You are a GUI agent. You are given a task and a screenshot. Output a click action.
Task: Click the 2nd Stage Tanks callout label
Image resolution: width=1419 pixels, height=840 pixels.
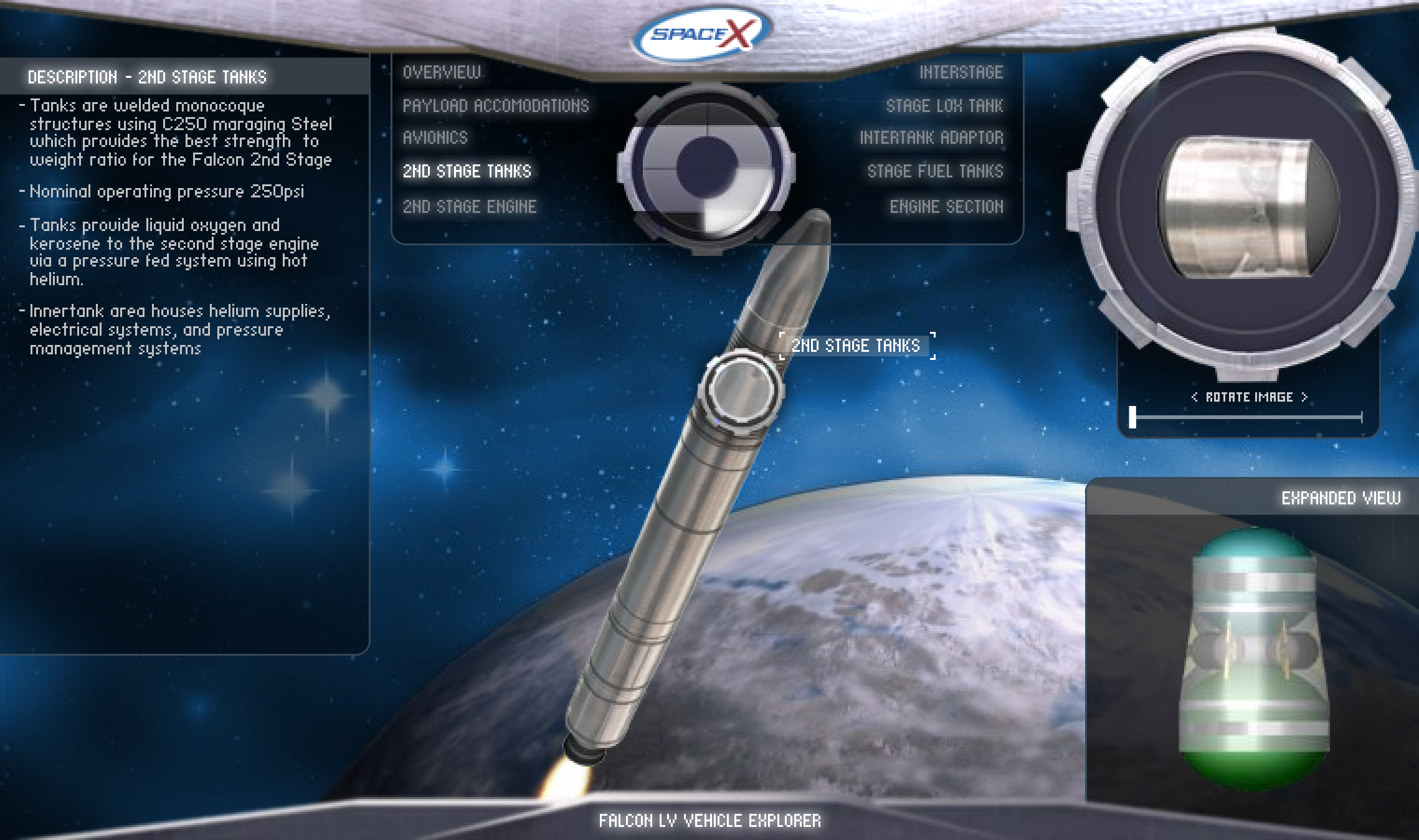[856, 346]
